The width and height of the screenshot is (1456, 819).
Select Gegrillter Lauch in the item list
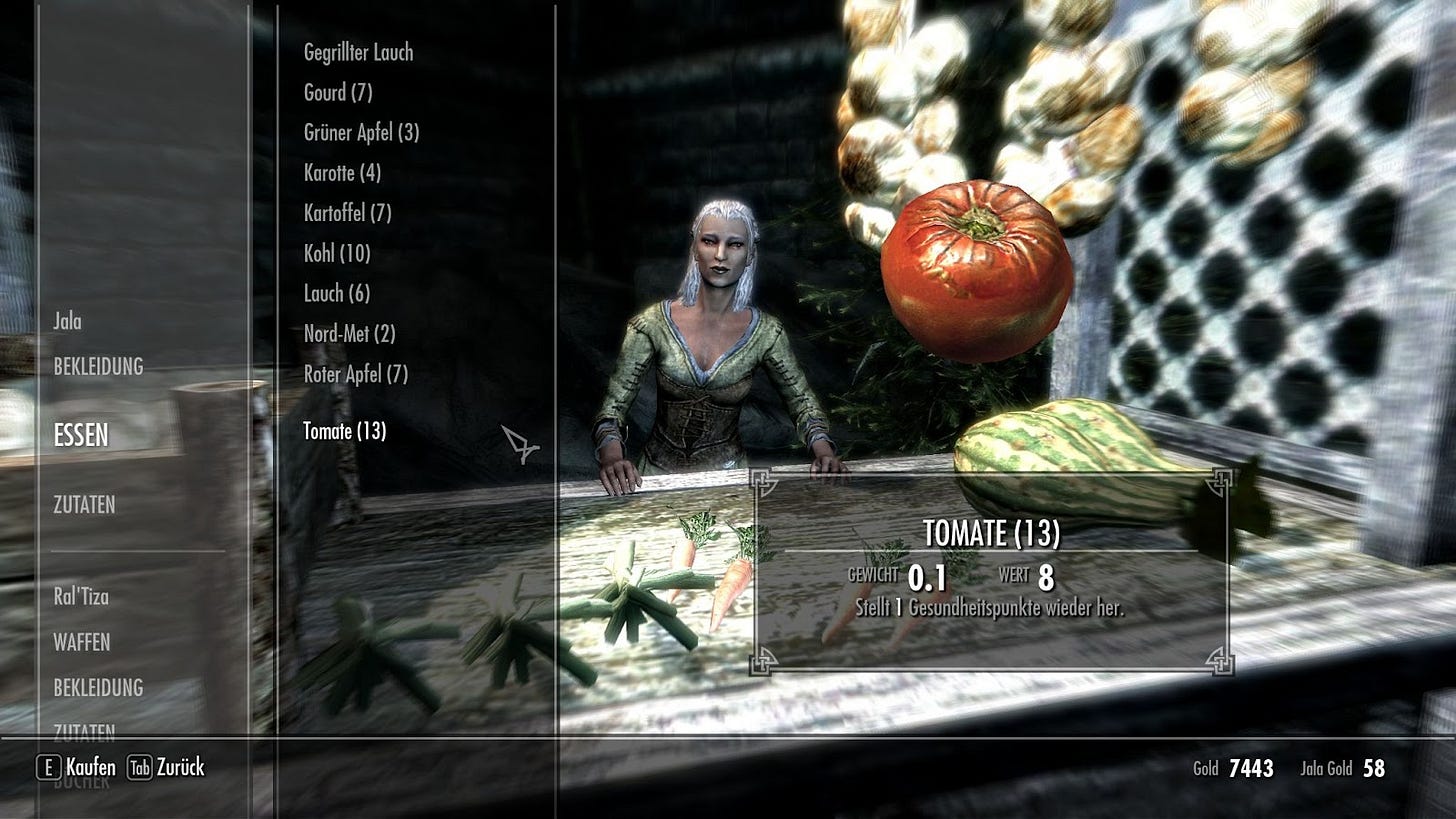358,53
